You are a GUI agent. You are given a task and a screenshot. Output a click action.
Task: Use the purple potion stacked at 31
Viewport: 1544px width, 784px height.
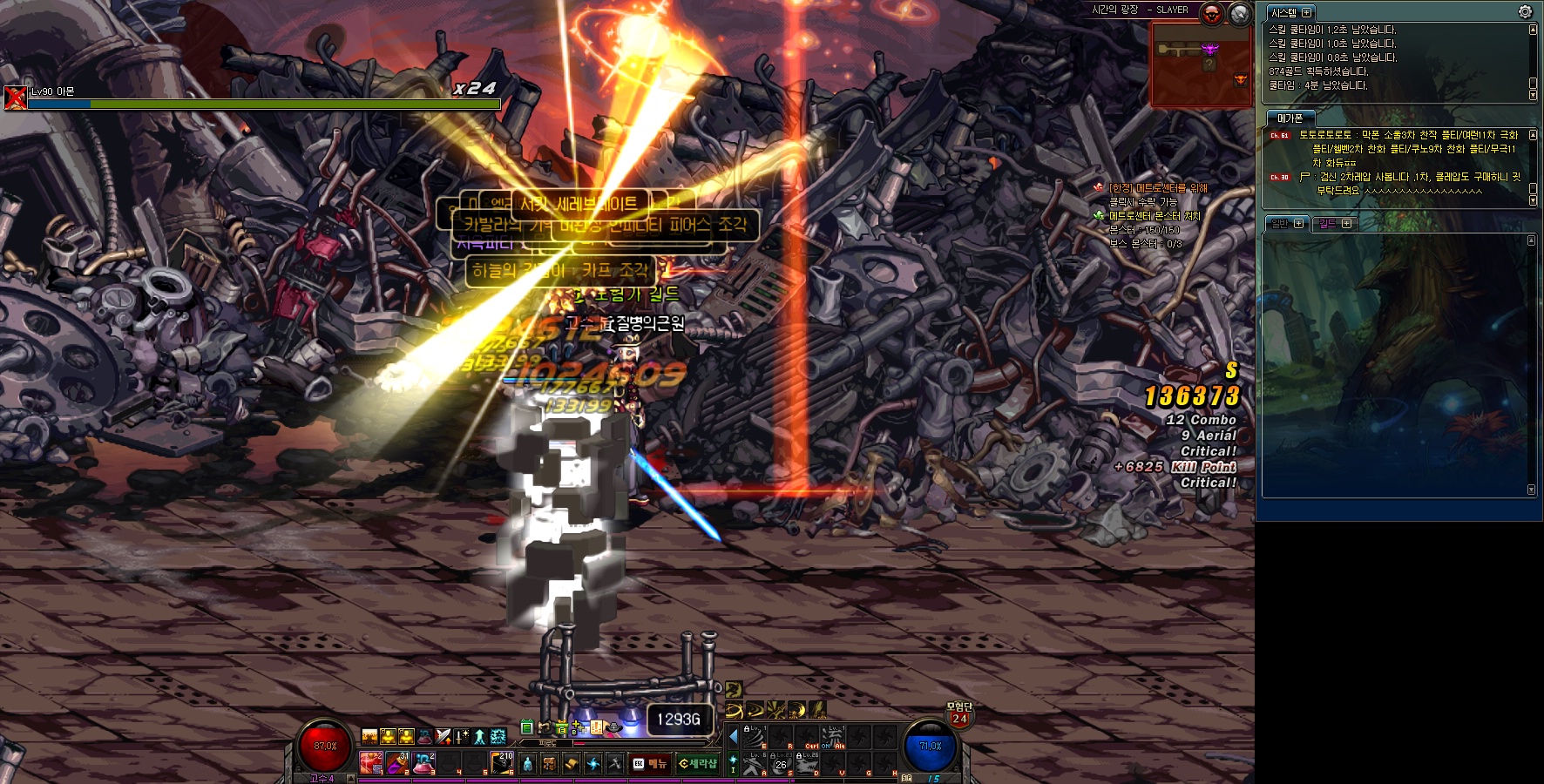point(398,764)
